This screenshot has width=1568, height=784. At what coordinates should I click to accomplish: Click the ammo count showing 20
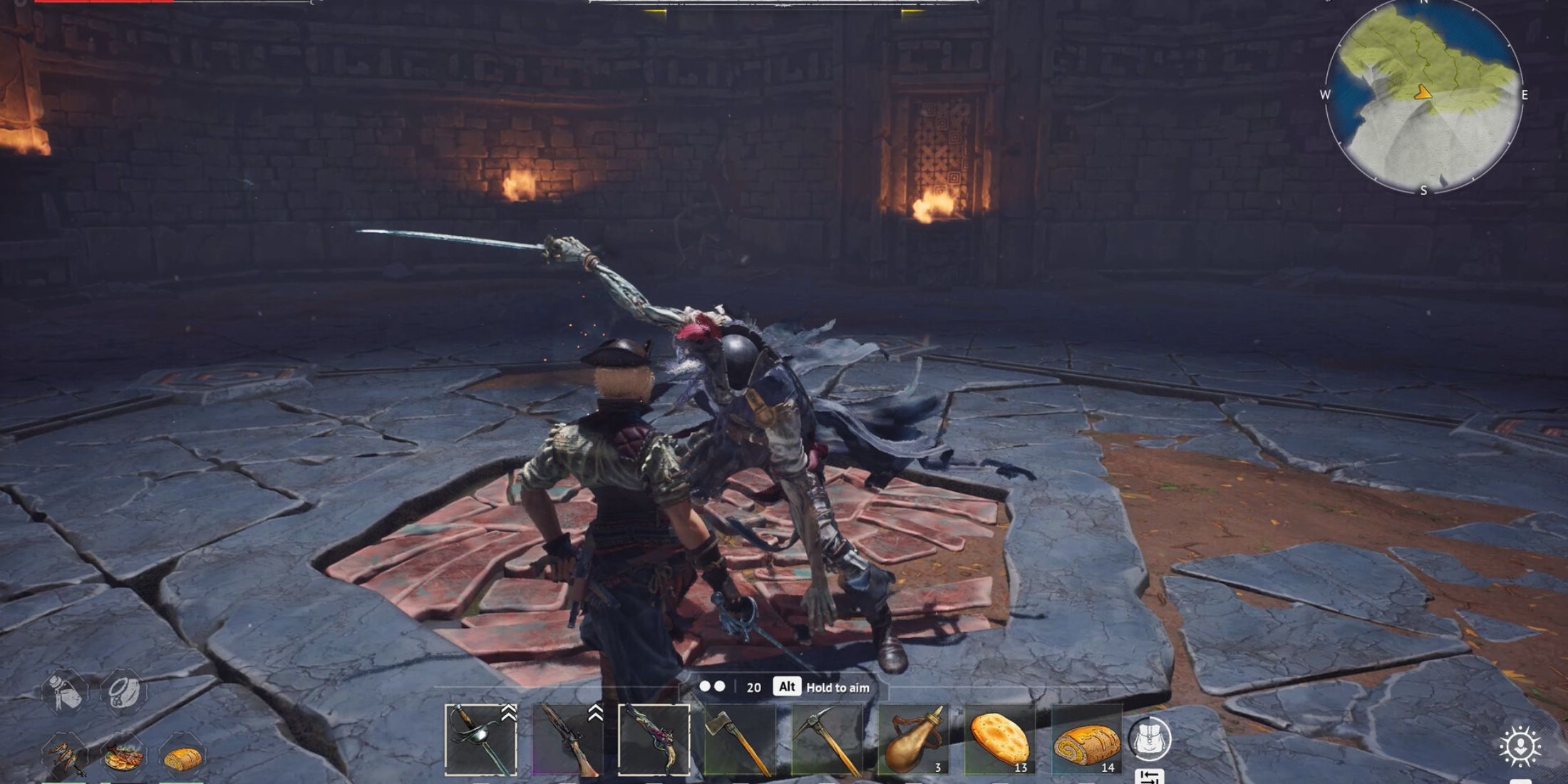pyautogui.click(x=753, y=686)
